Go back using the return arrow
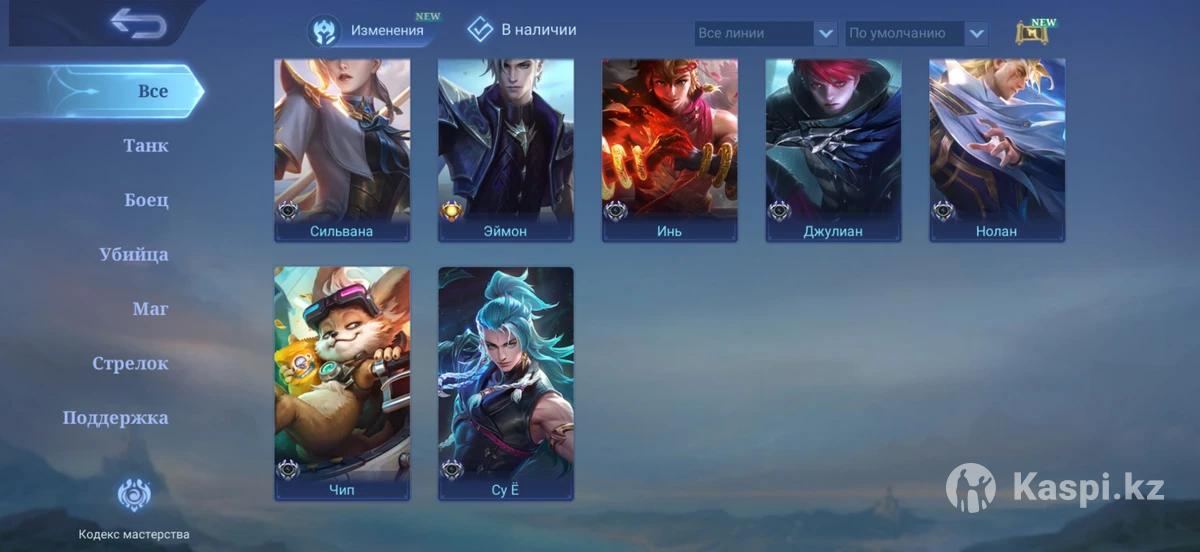This screenshot has height=552, width=1200. 138,23
